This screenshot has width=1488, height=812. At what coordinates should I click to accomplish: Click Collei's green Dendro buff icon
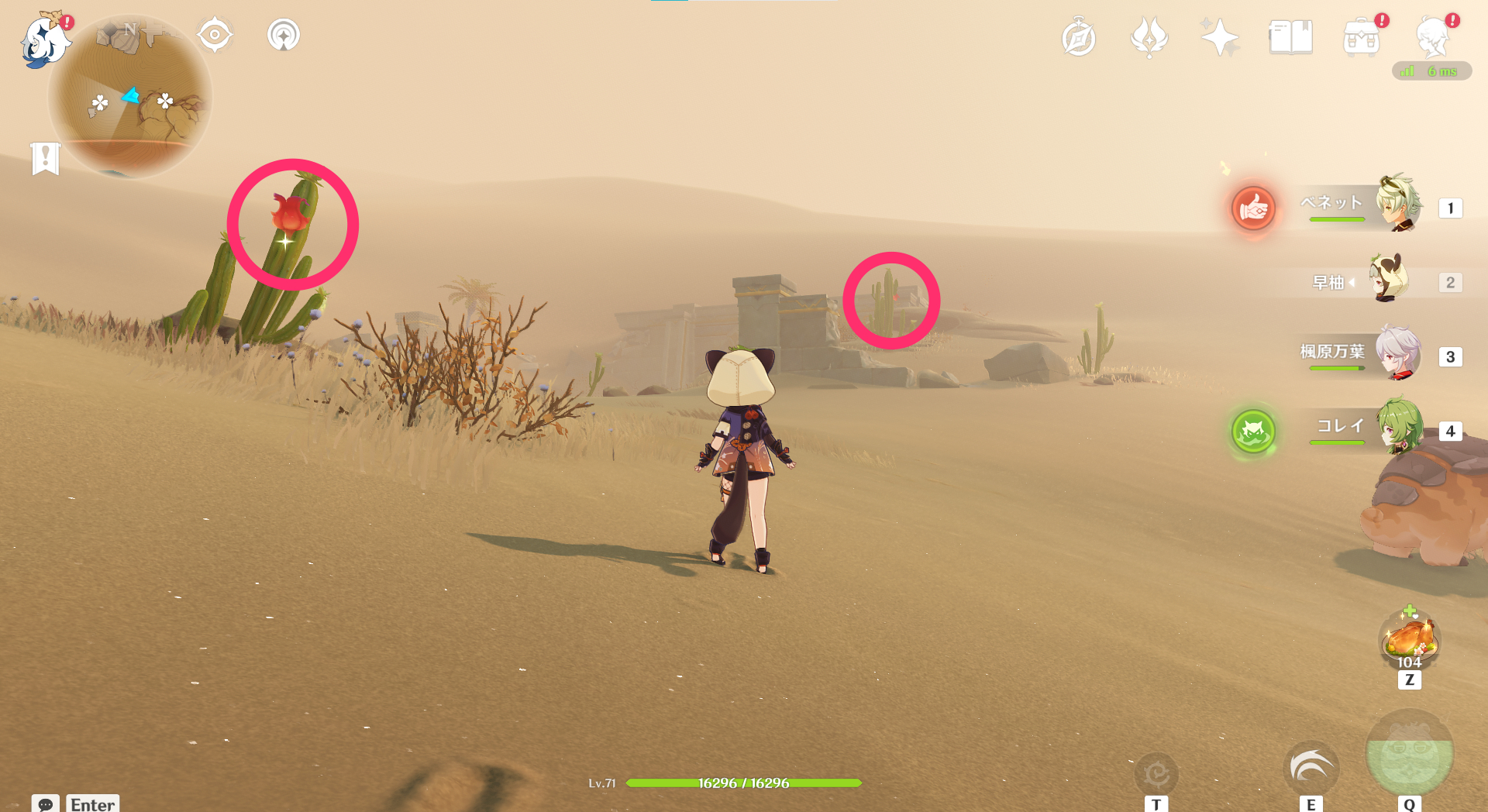1252,432
